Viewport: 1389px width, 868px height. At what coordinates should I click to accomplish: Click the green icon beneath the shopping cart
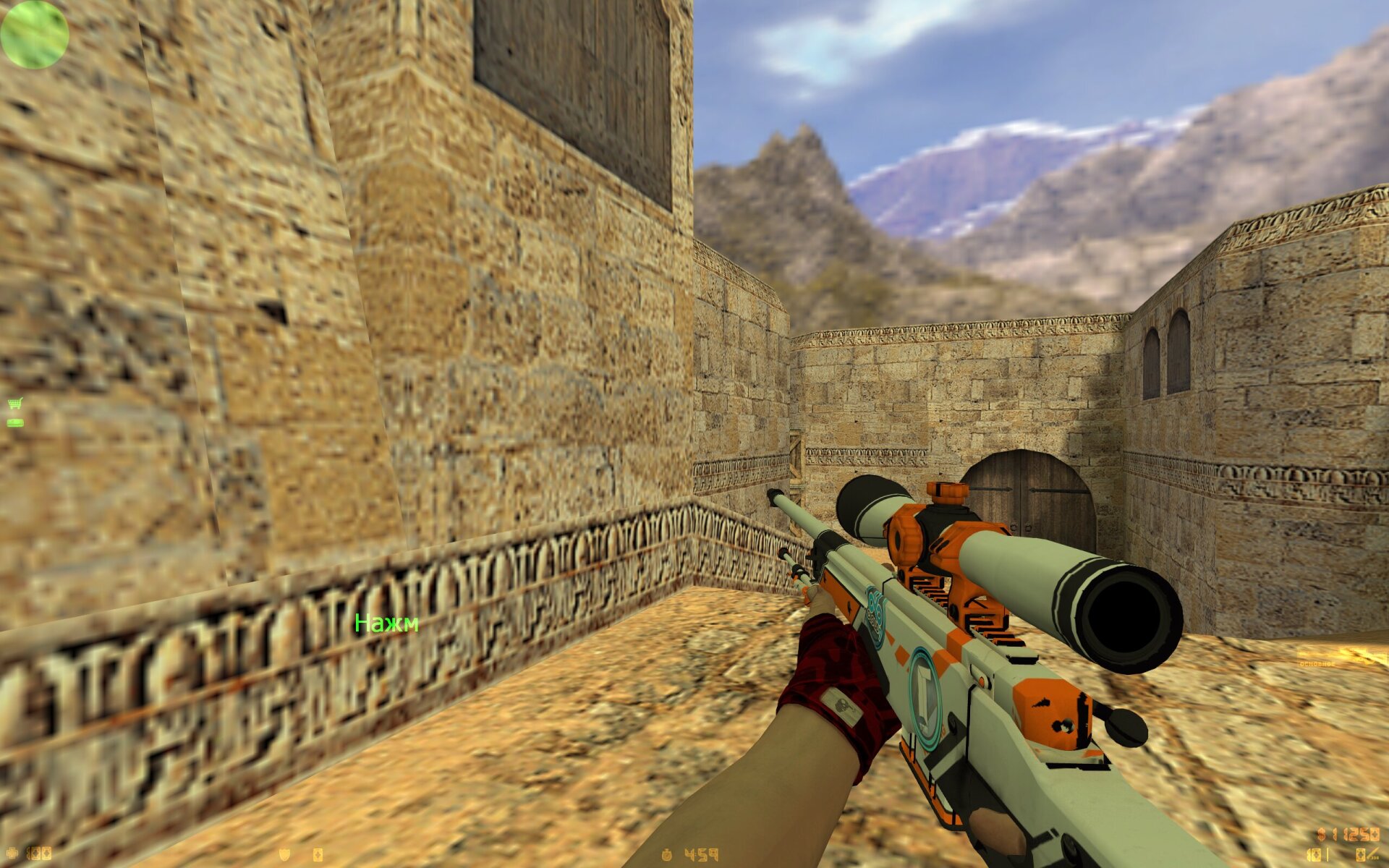[x=14, y=422]
